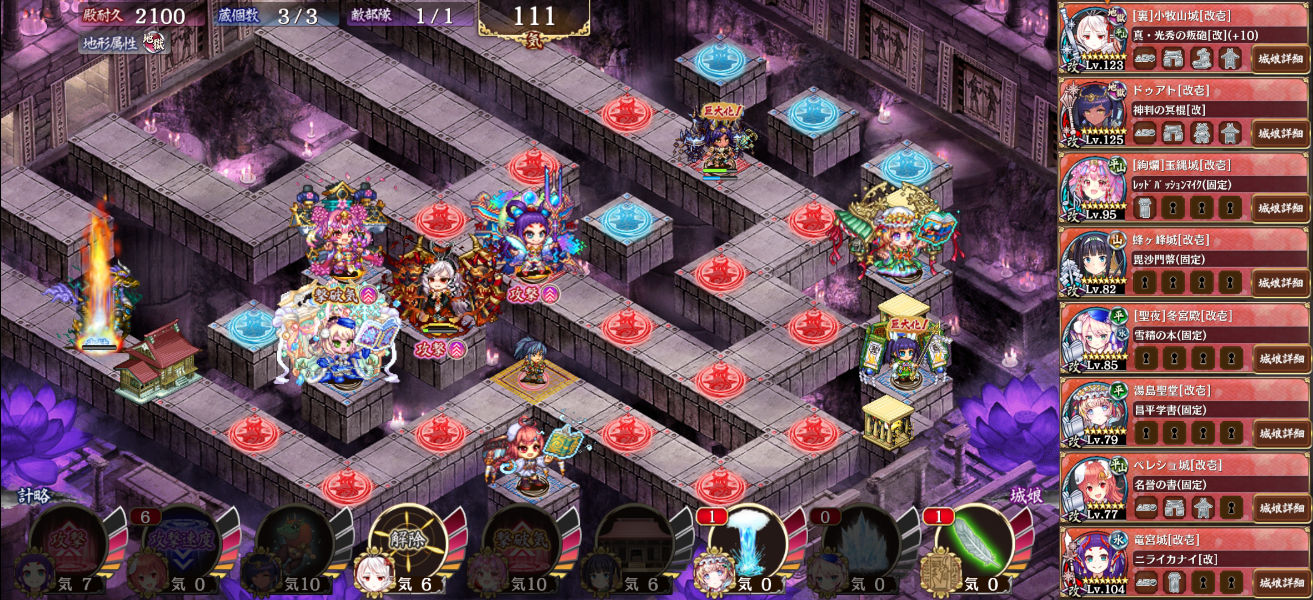View 城娘詳細 for 竜宮城
Screen dimensions: 1313x600
click(1280, 582)
